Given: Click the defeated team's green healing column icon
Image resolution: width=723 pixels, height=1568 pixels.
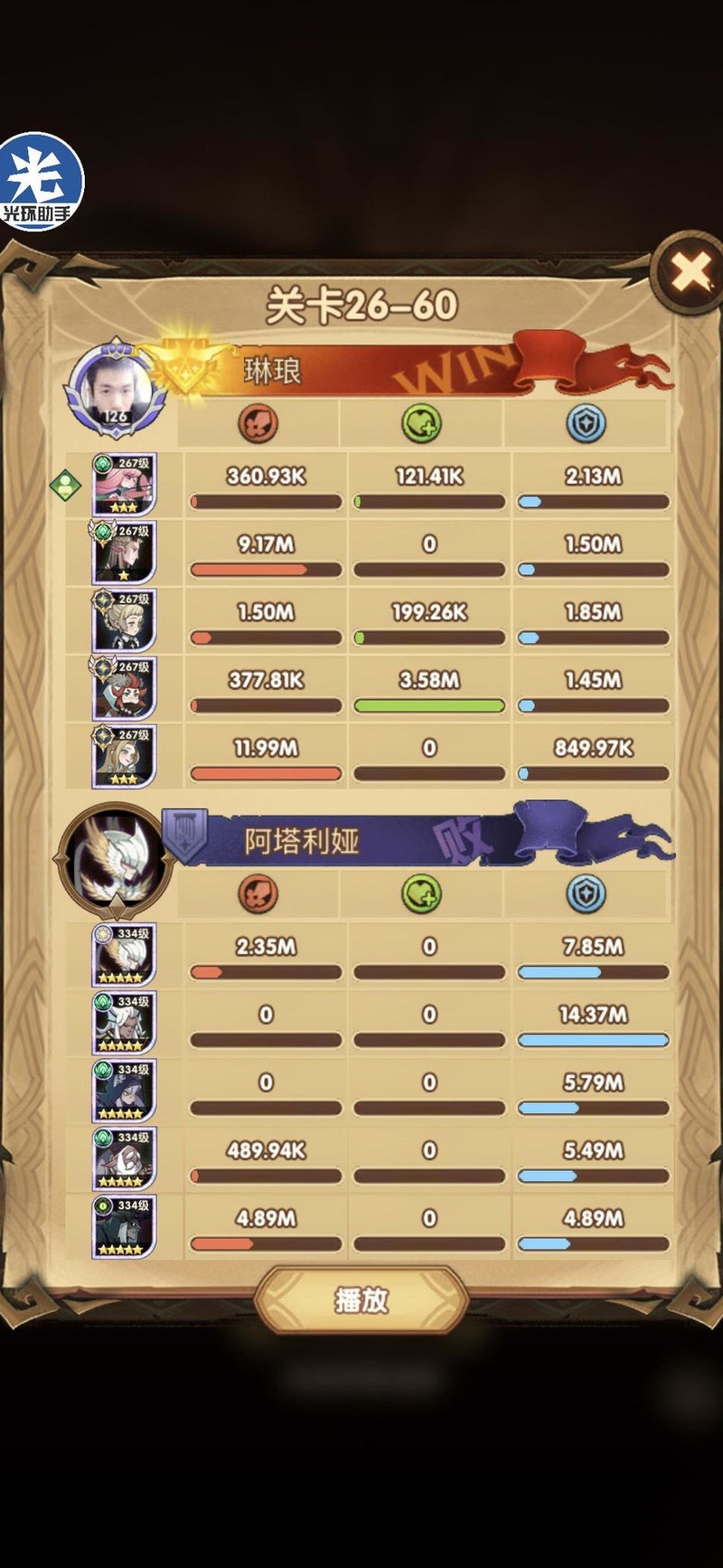Looking at the screenshot, I should tap(421, 893).
